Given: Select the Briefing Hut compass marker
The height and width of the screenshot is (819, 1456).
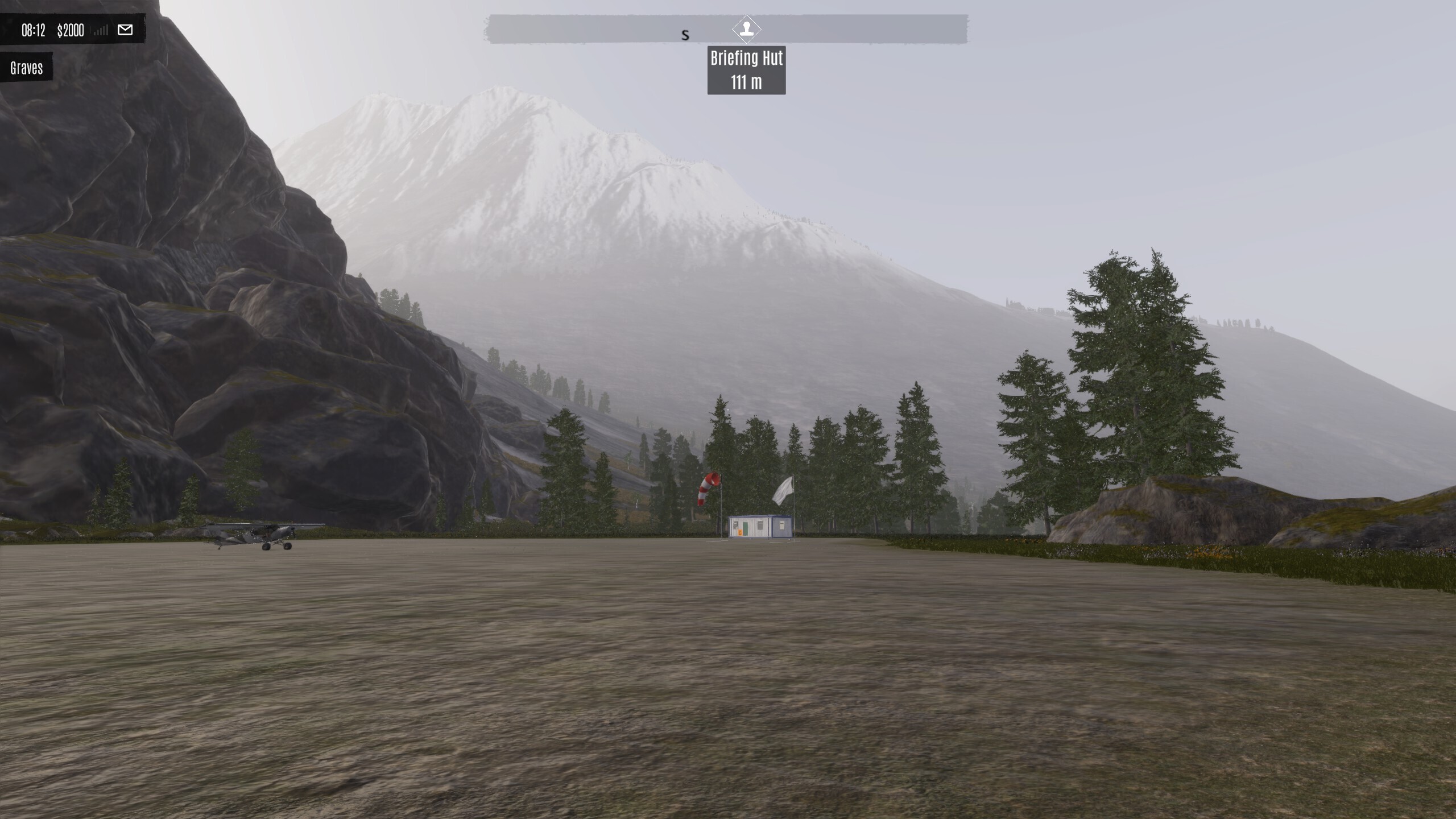Looking at the screenshot, I should (x=746, y=28).
